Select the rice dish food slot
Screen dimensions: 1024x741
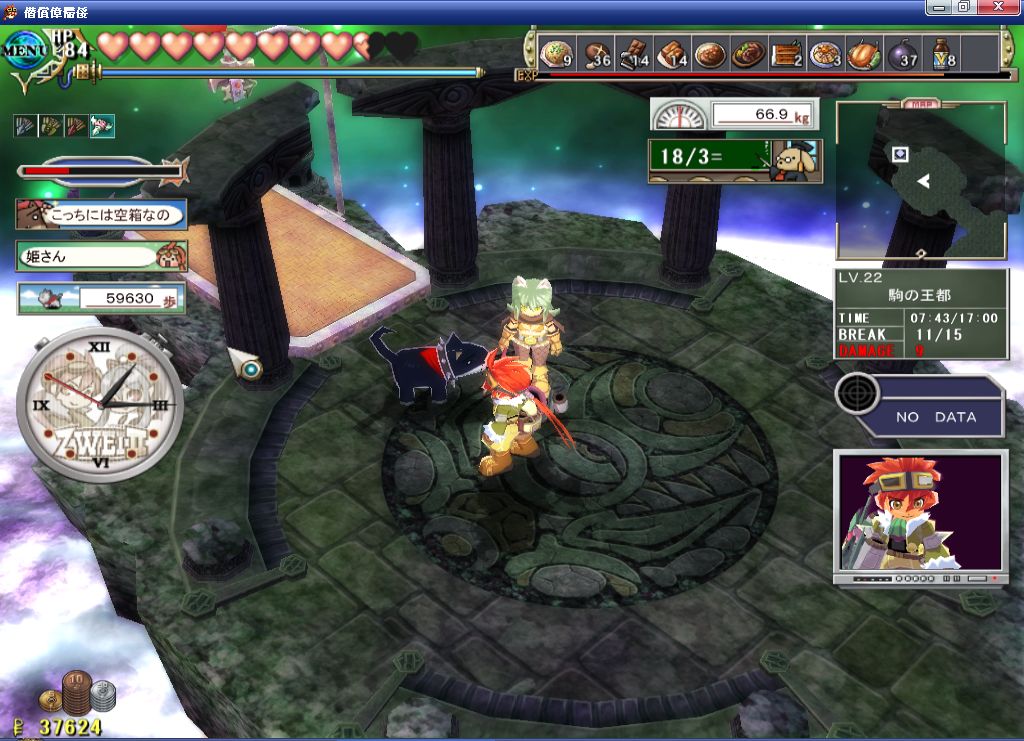[555, 53]
